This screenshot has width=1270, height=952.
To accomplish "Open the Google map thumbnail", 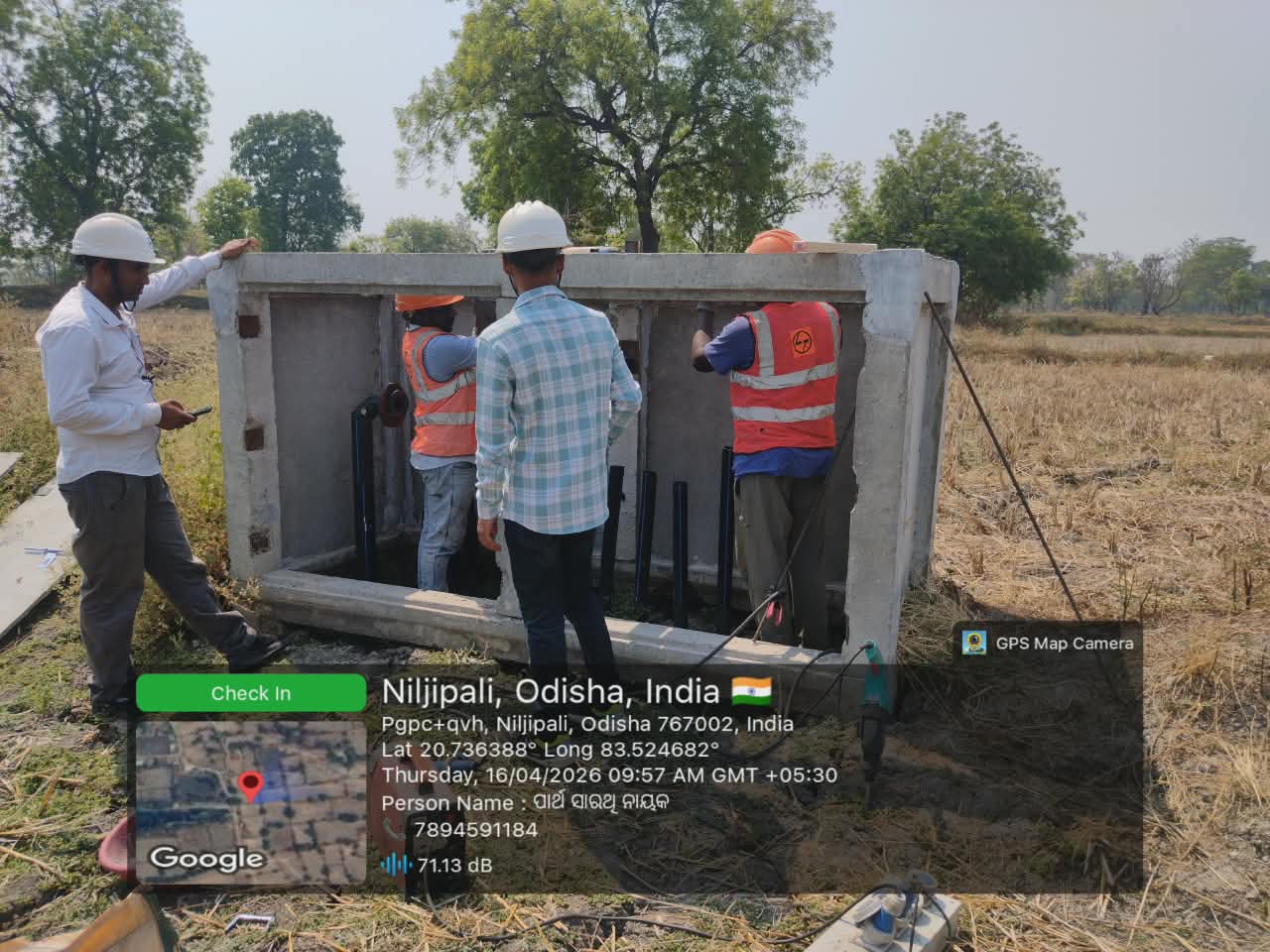I will [x=250, y=801].
